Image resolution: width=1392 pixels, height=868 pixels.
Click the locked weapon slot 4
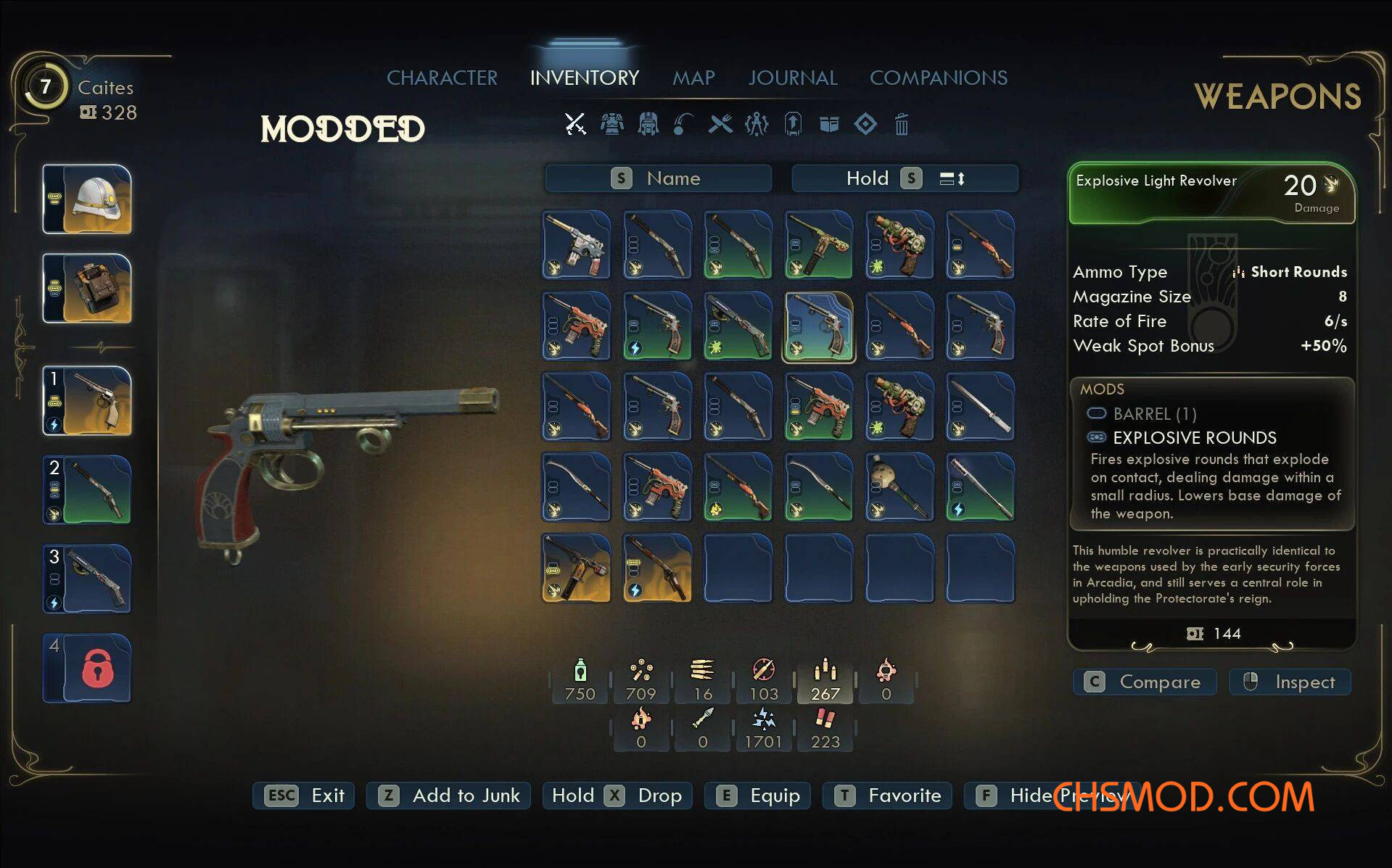tap(88, 668)
